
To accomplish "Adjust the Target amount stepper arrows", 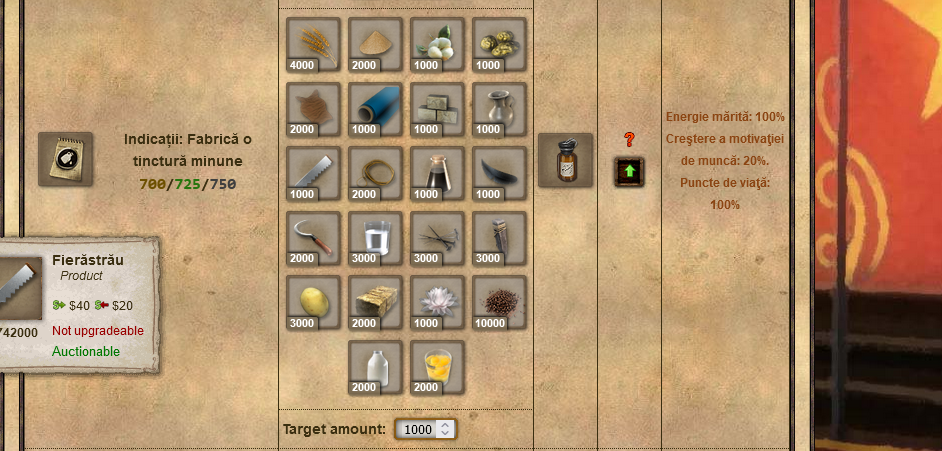I will click(447, 429).
